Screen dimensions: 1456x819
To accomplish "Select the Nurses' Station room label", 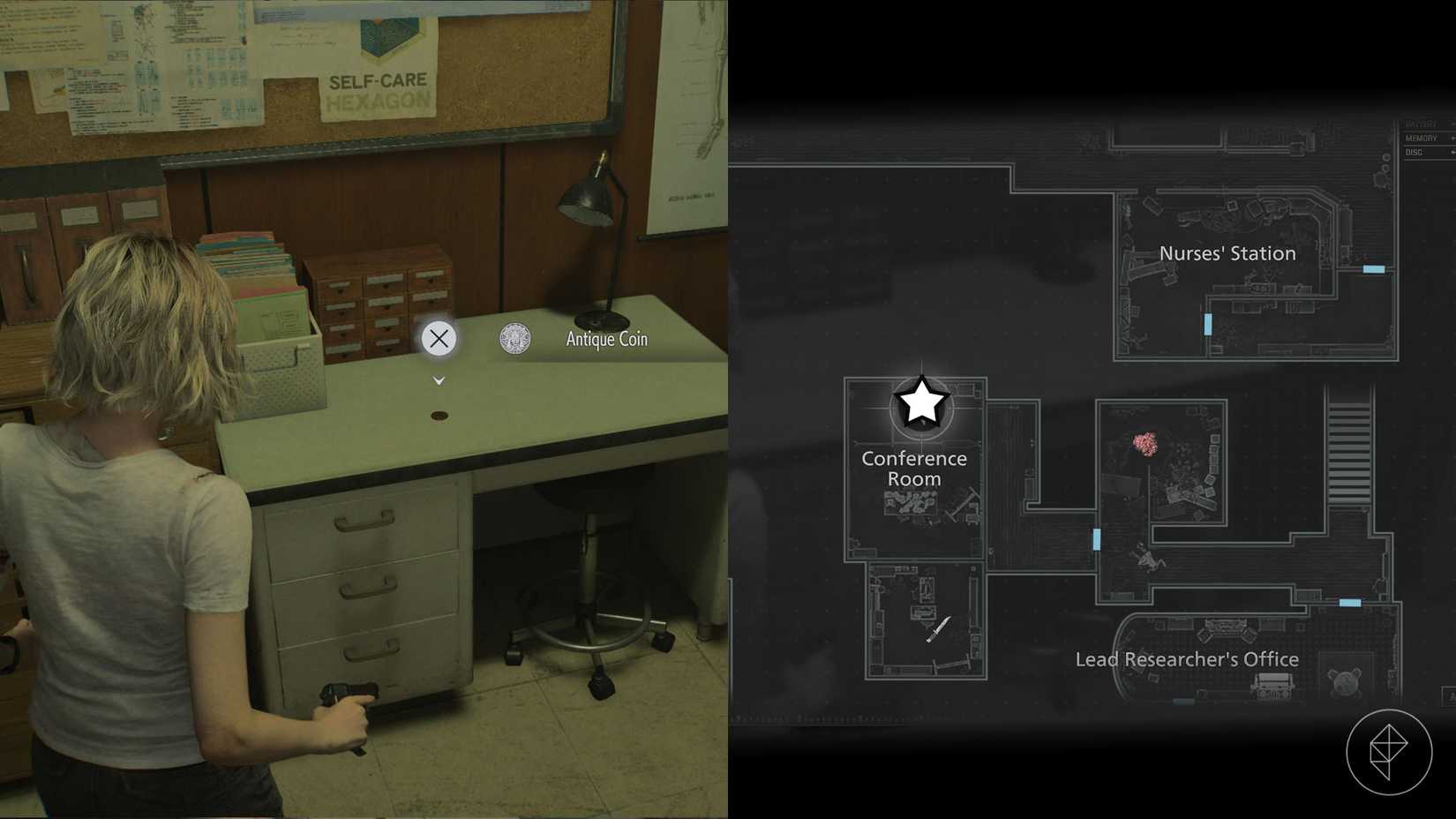I will (1227, 253).
